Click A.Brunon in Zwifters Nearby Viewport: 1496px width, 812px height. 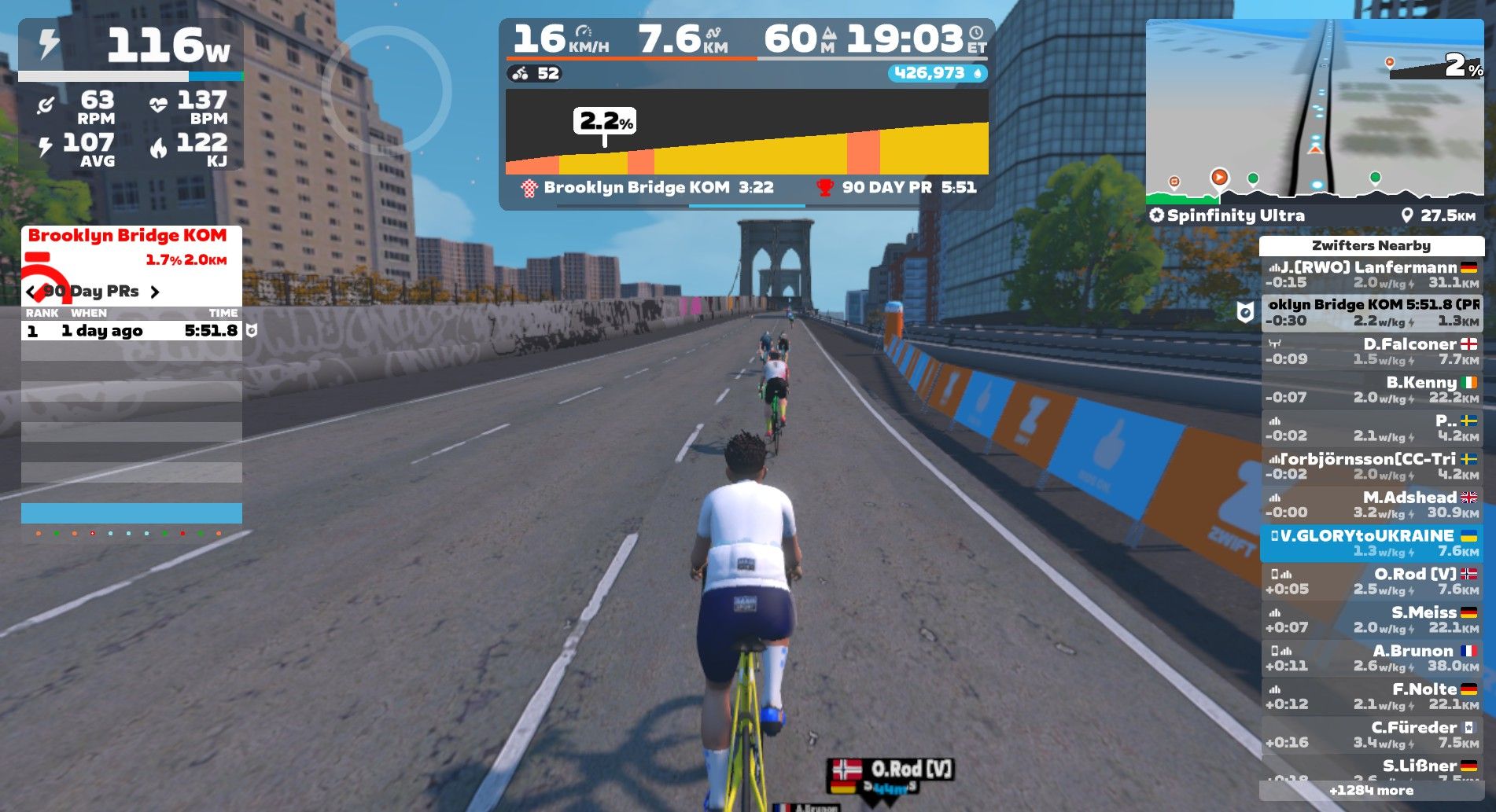(x=1371, y=658)
